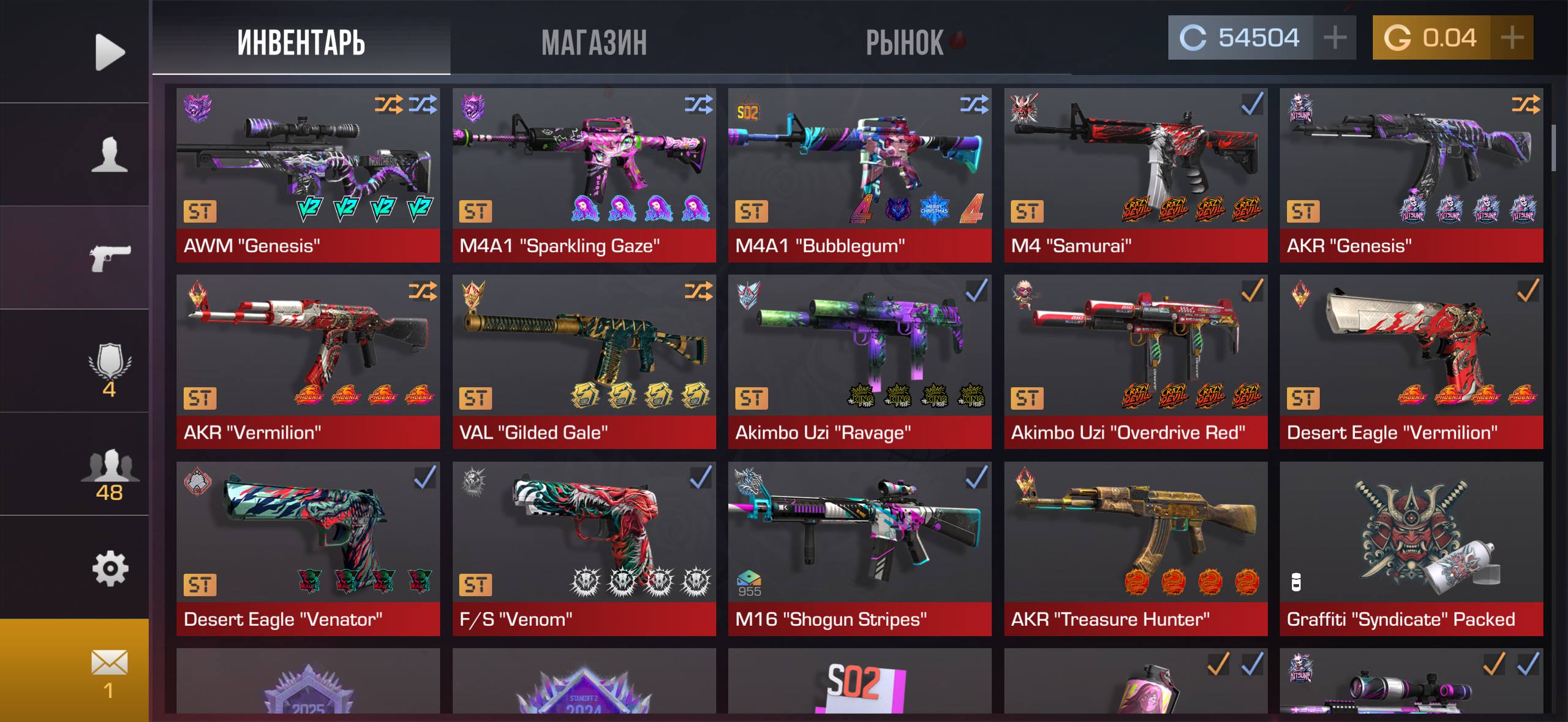Open the mail envelope inbox
1568x722 pixels.
pyautogui.click(x=110, y=671)
